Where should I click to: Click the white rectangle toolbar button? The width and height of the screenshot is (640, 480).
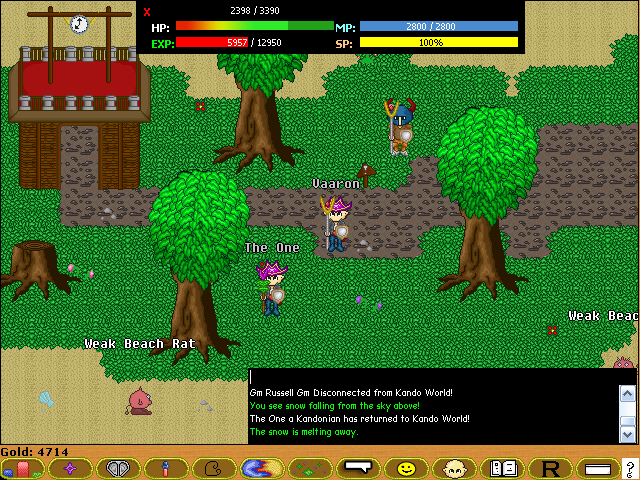click(x=597, y=468)
